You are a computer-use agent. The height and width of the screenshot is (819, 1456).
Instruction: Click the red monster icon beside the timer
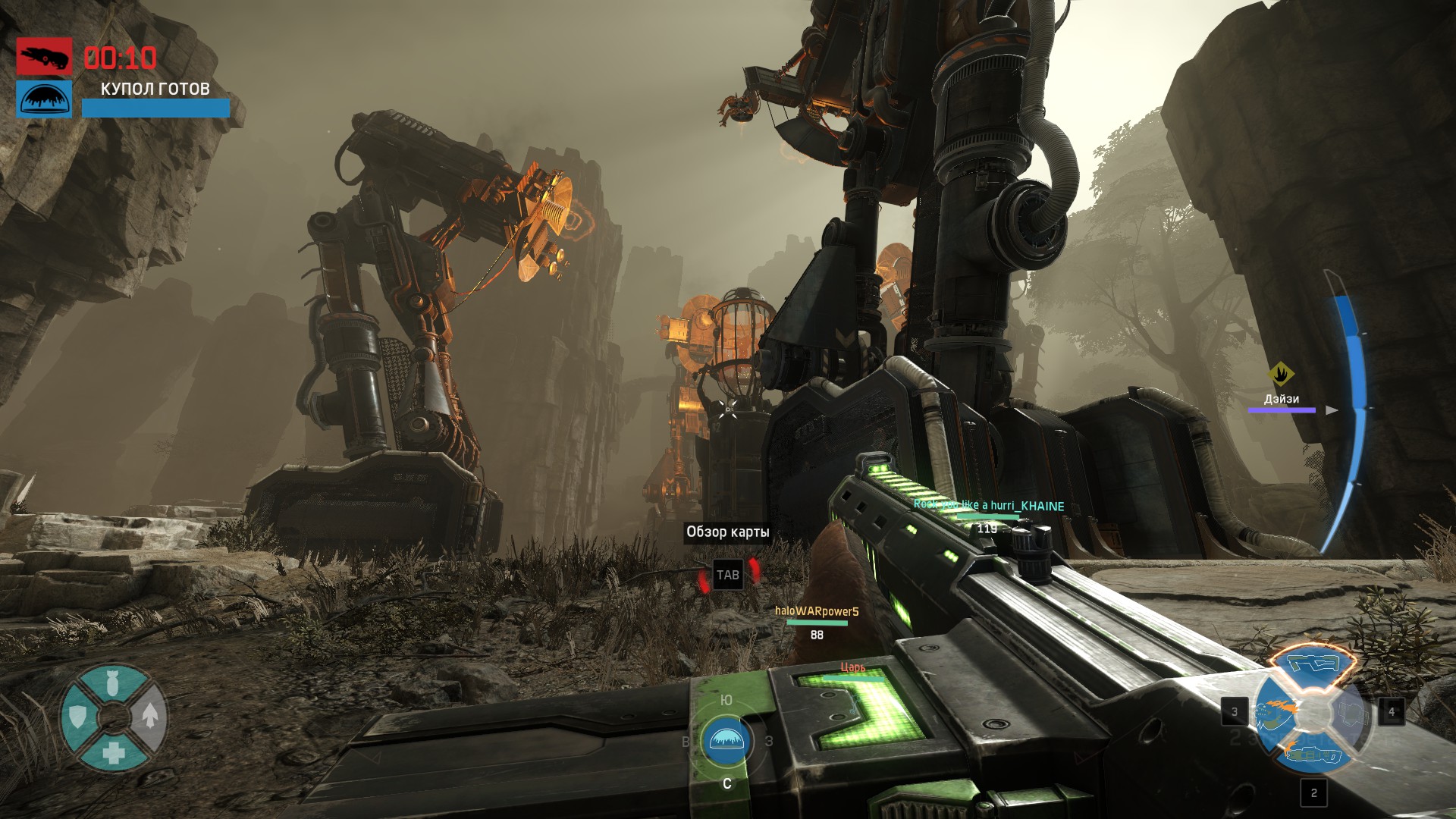(x=45, y=57)
